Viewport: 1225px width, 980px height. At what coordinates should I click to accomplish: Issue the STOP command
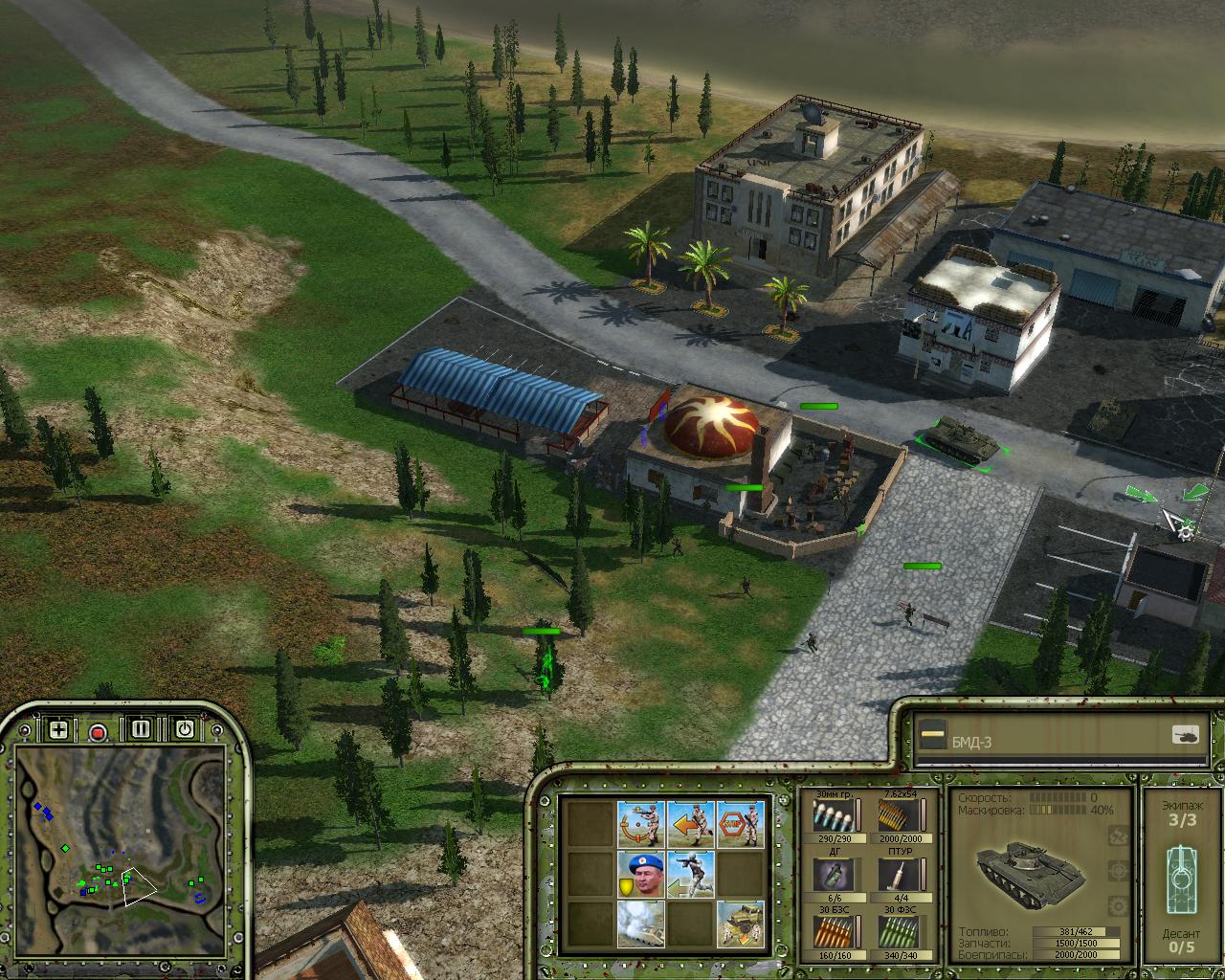click(x=741, y=823)
